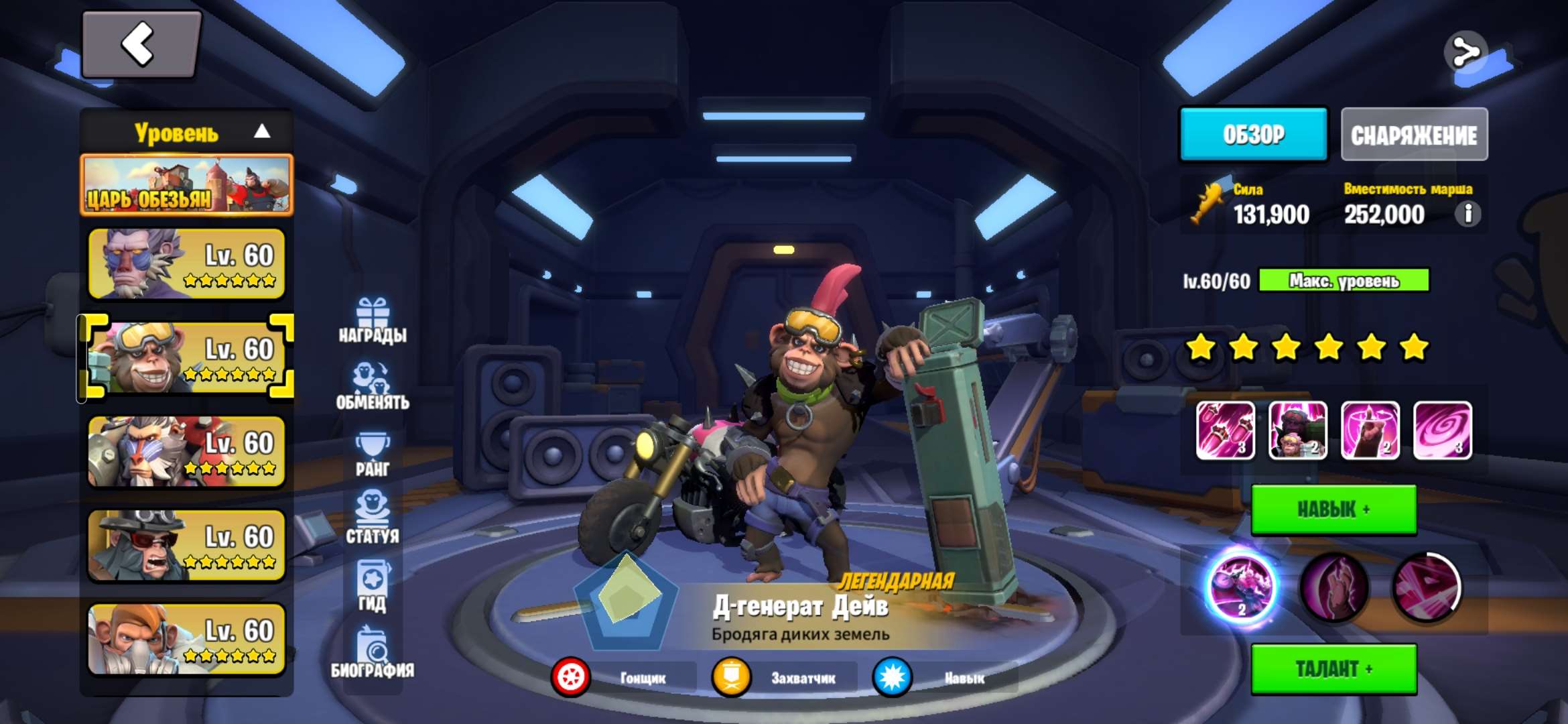The width and height of the screenshot is (1568, 724).
Task: Inspect the pink spiral skill icon
Action: (1442, 431)
